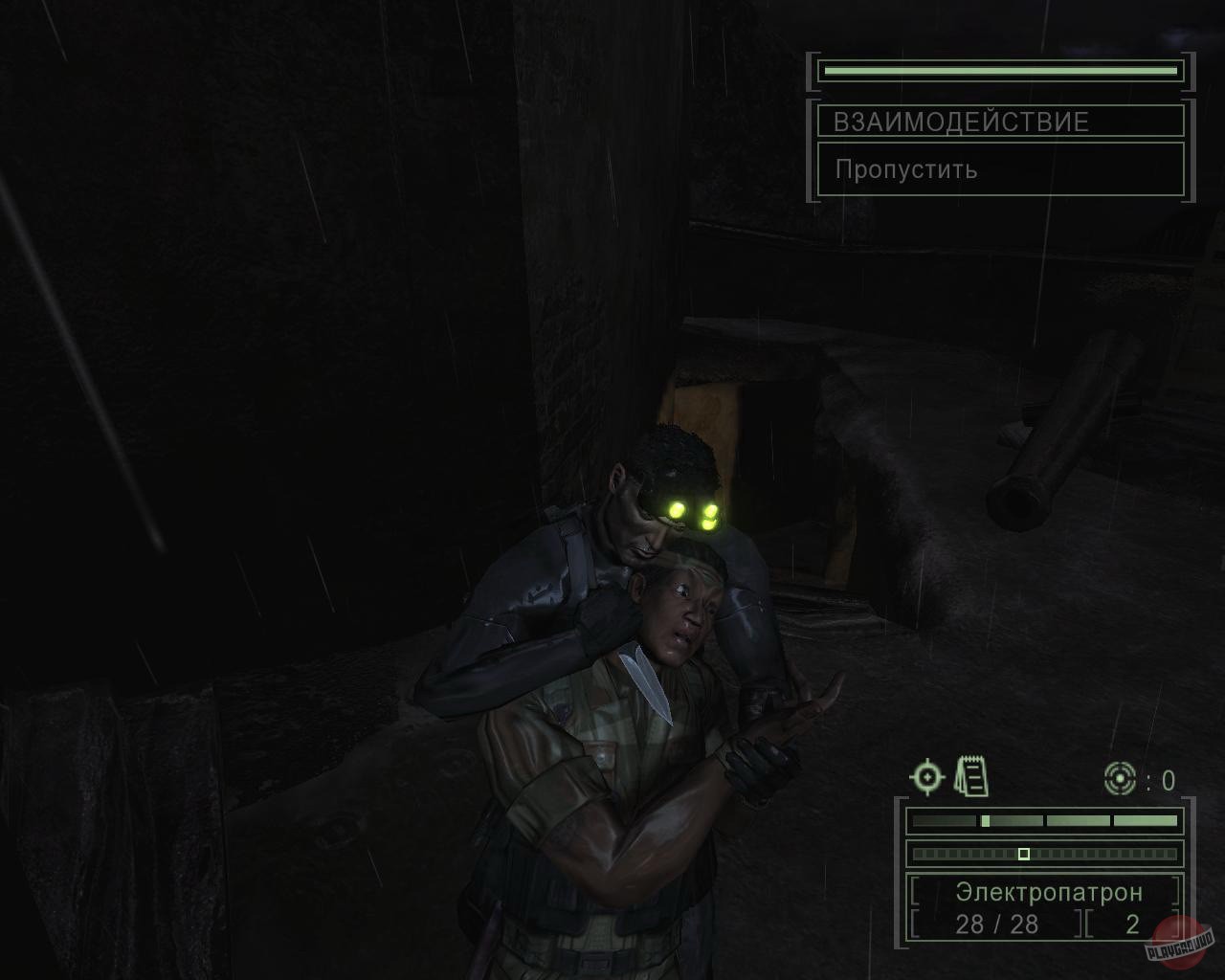Click the ВЗАИМОДЕЙСТВИЕ menu header
This screenshot has height=980, width=1225.
coord(961,122)
